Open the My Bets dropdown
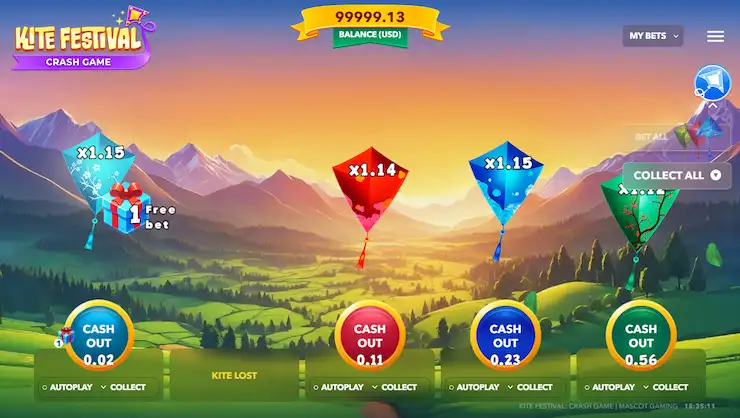This screenshot has width=740, height=418. (652, 36)
